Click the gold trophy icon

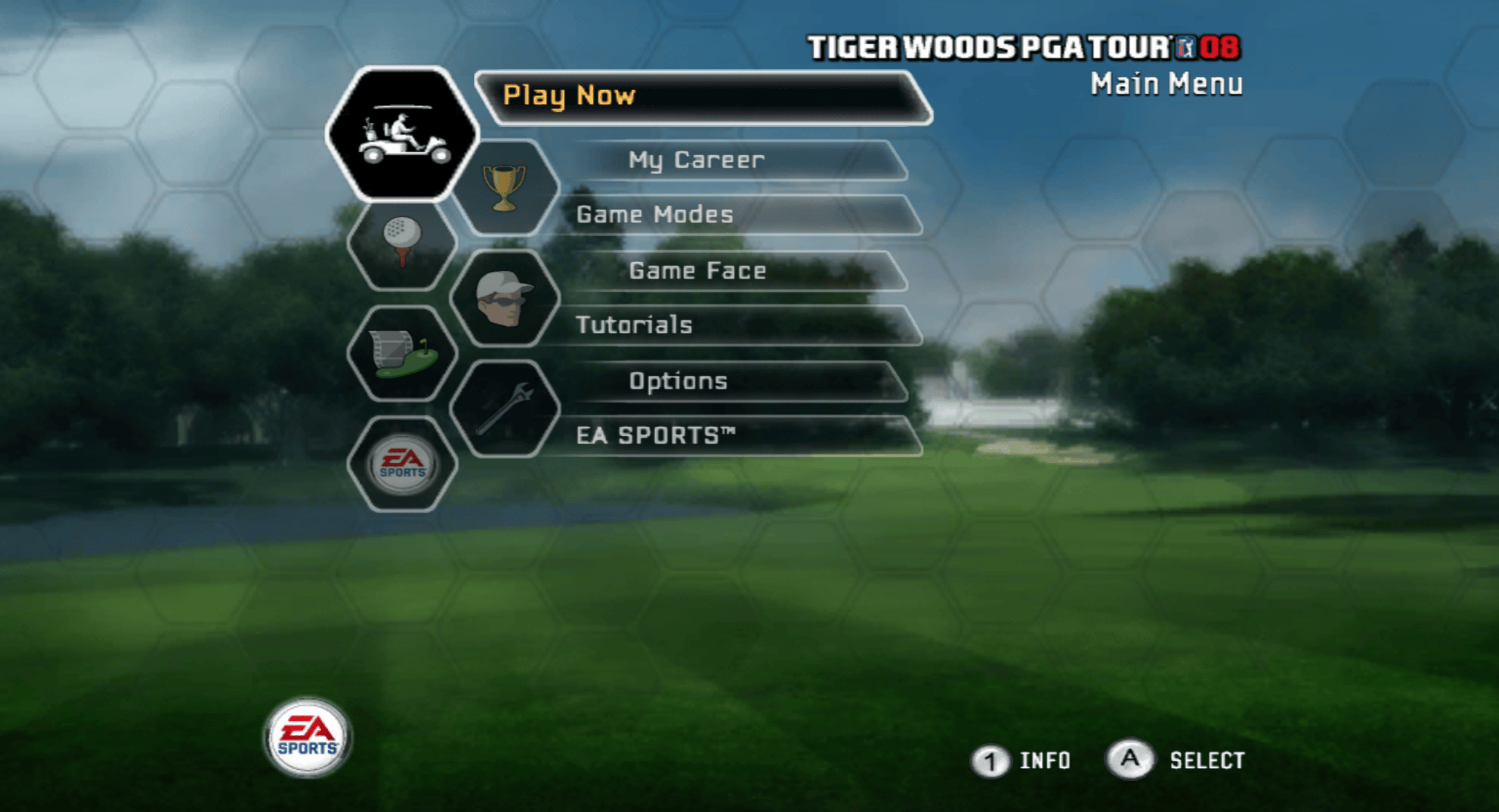pos(504,188)
